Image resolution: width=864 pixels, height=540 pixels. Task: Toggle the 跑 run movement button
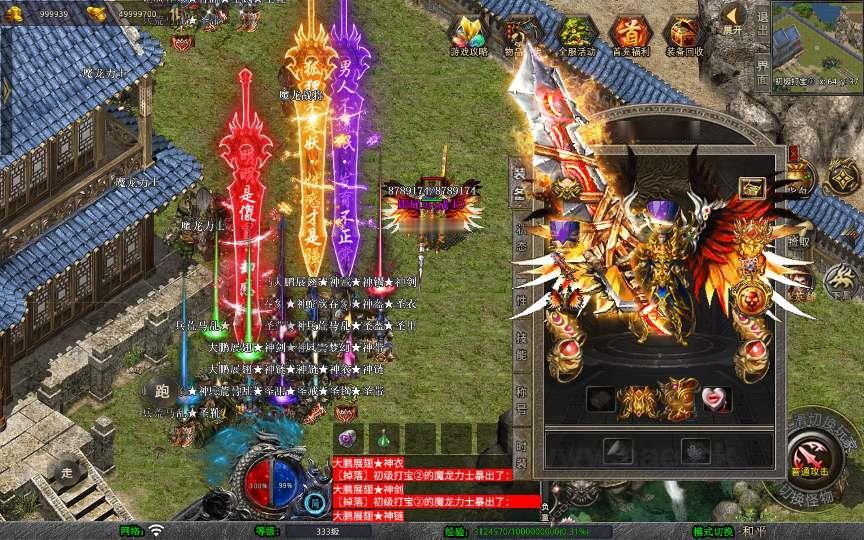162,390
